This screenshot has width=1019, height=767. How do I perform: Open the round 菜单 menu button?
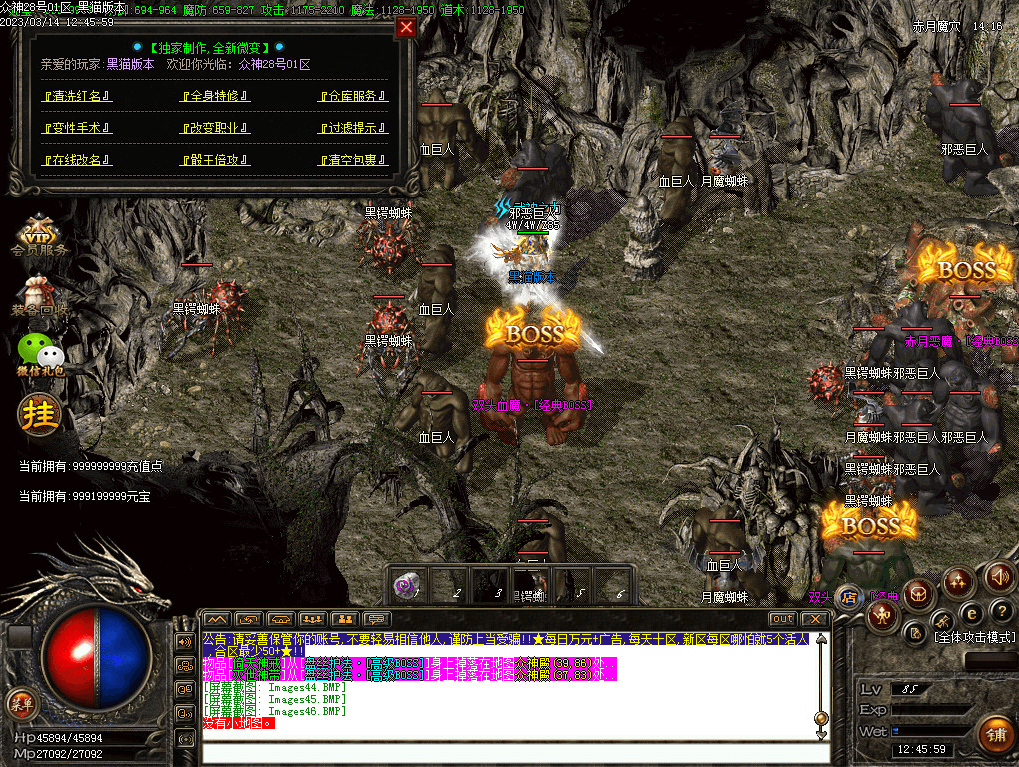point(21,703)
